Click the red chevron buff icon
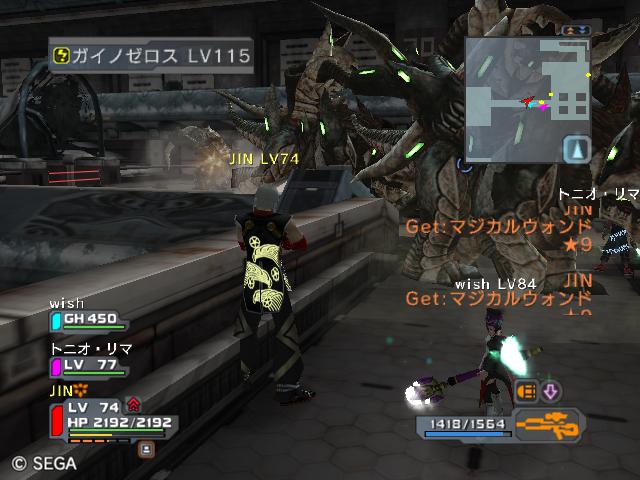 [x=134, y=405]
